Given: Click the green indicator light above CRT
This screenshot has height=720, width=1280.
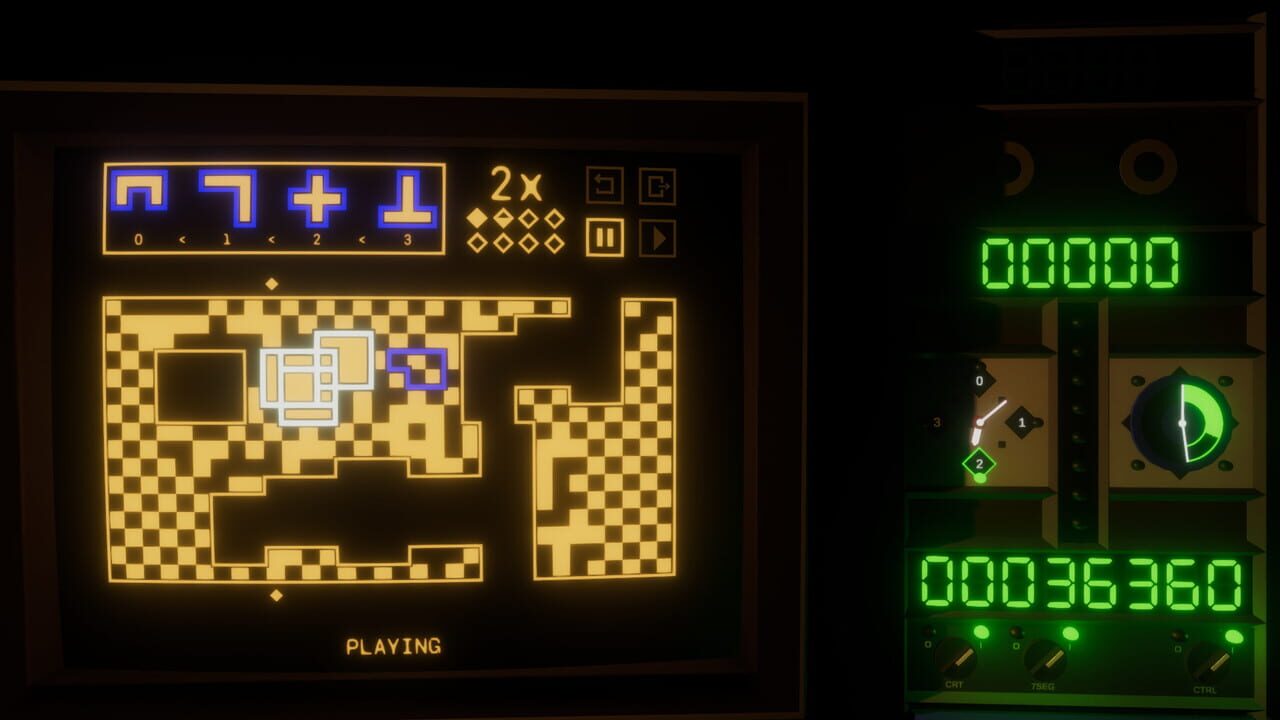Looking at the screenshot, I should 980,631.
